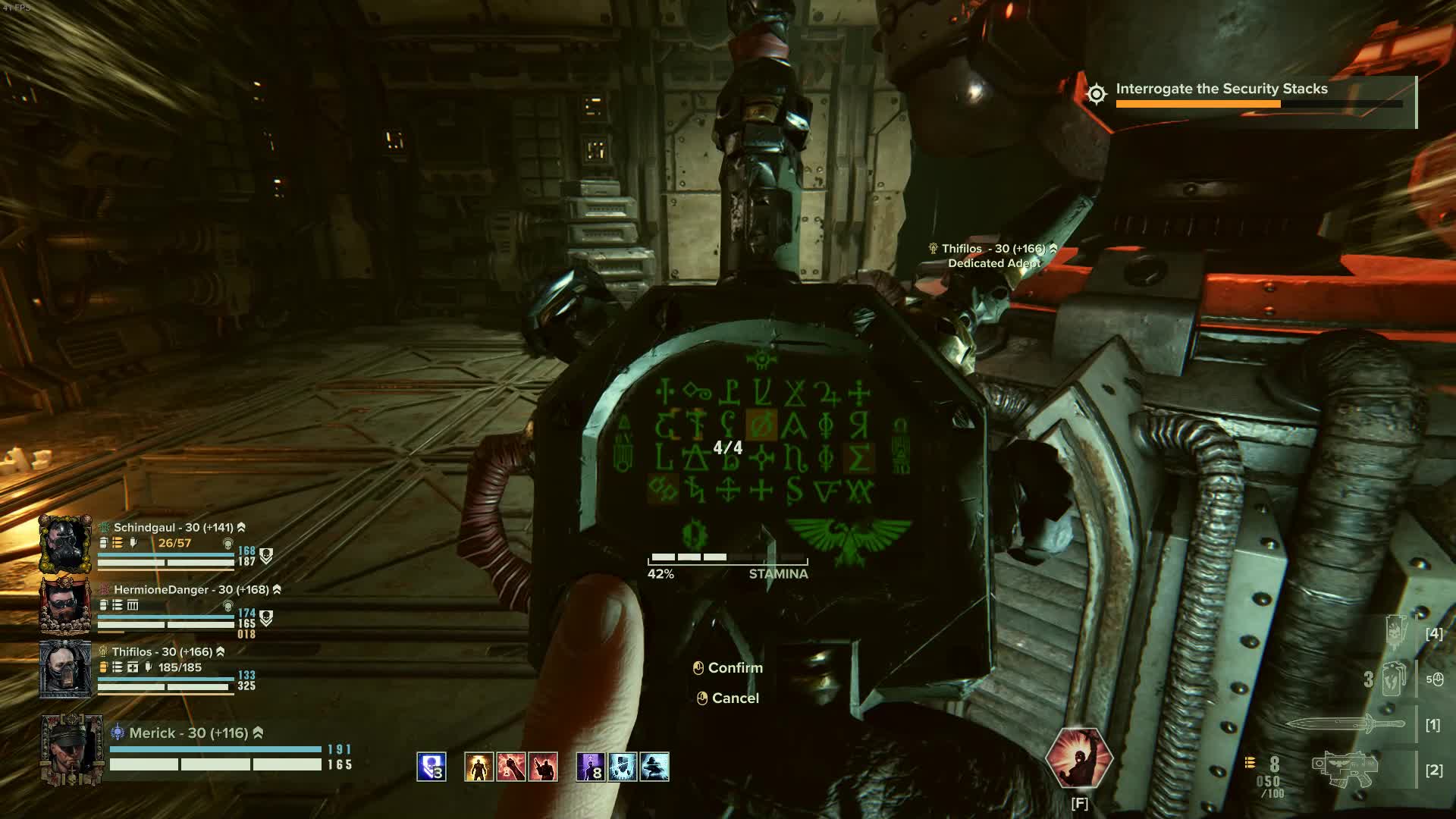
Task: Click the blue crouching figure buff icon
Action: (654, 767)
